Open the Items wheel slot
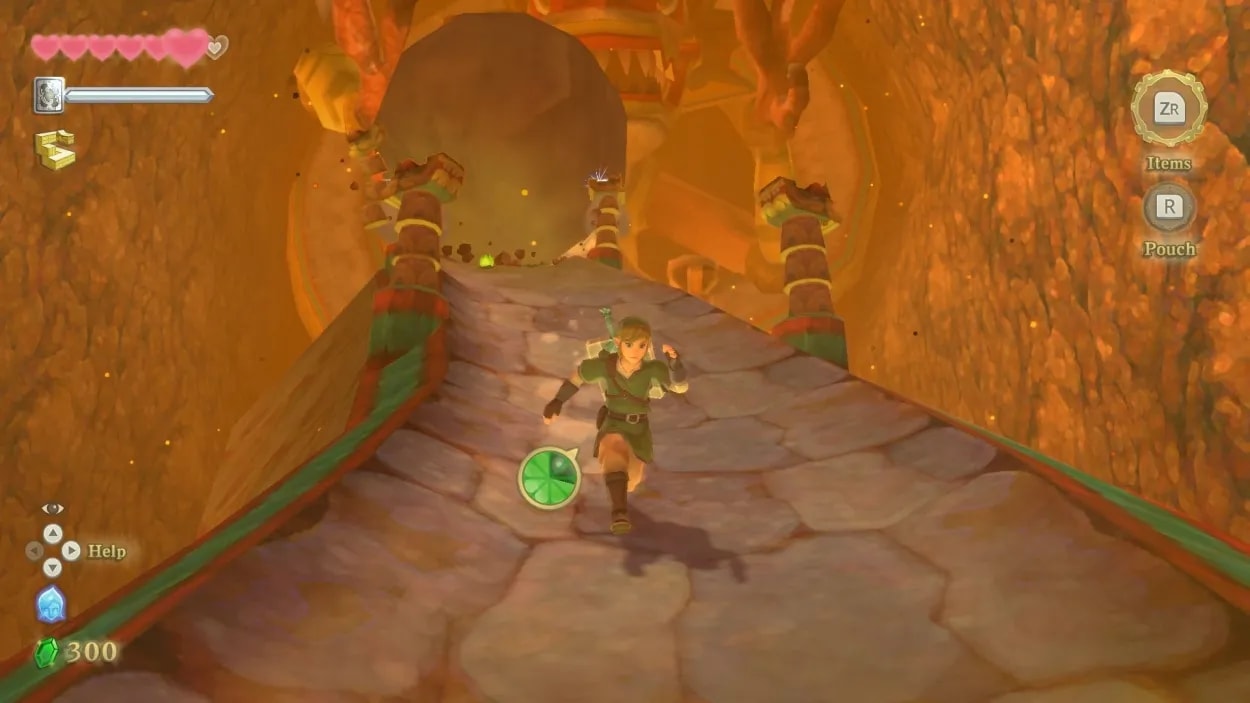The height and width of the screenshot is (703, 1250). pos(1168,108)
